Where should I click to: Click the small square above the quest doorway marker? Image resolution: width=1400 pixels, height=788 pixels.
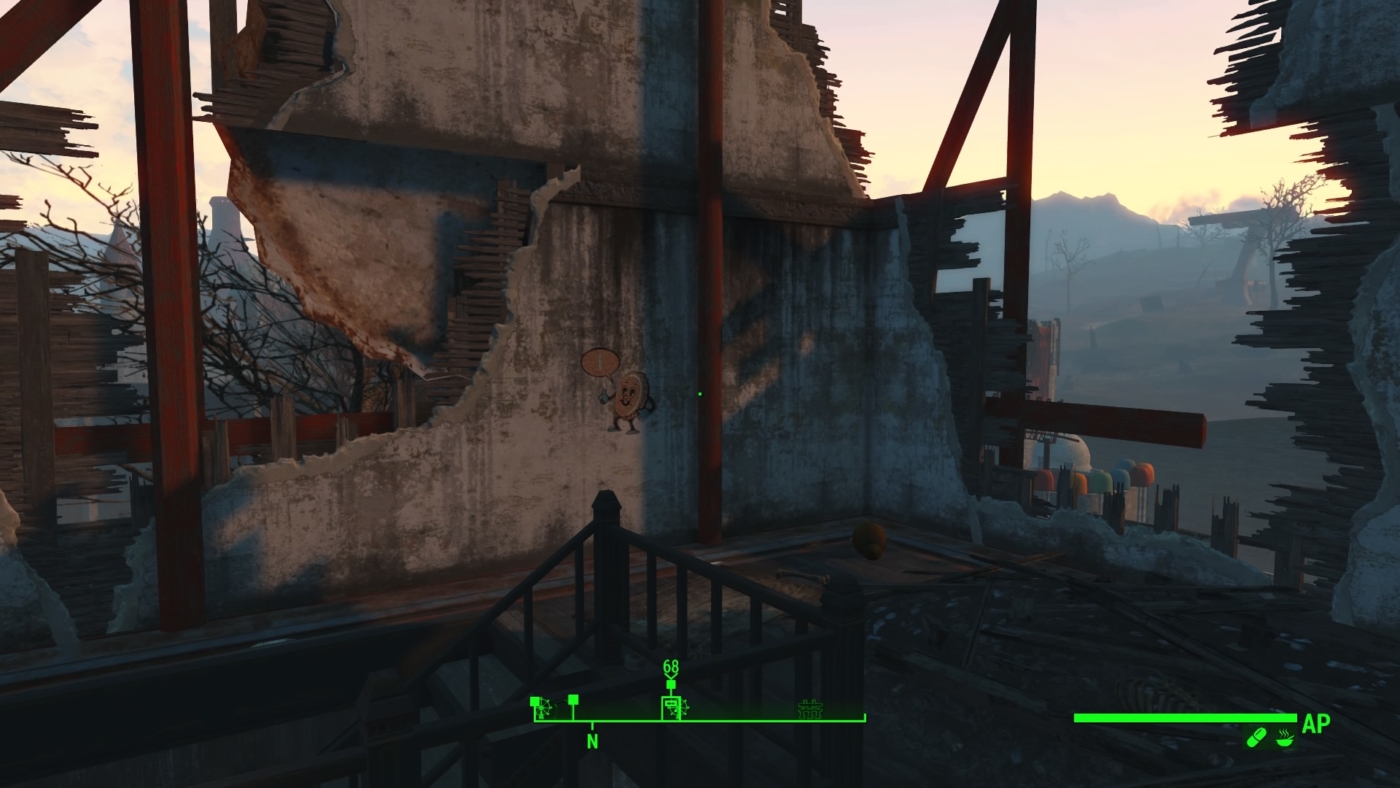(671, 684)
